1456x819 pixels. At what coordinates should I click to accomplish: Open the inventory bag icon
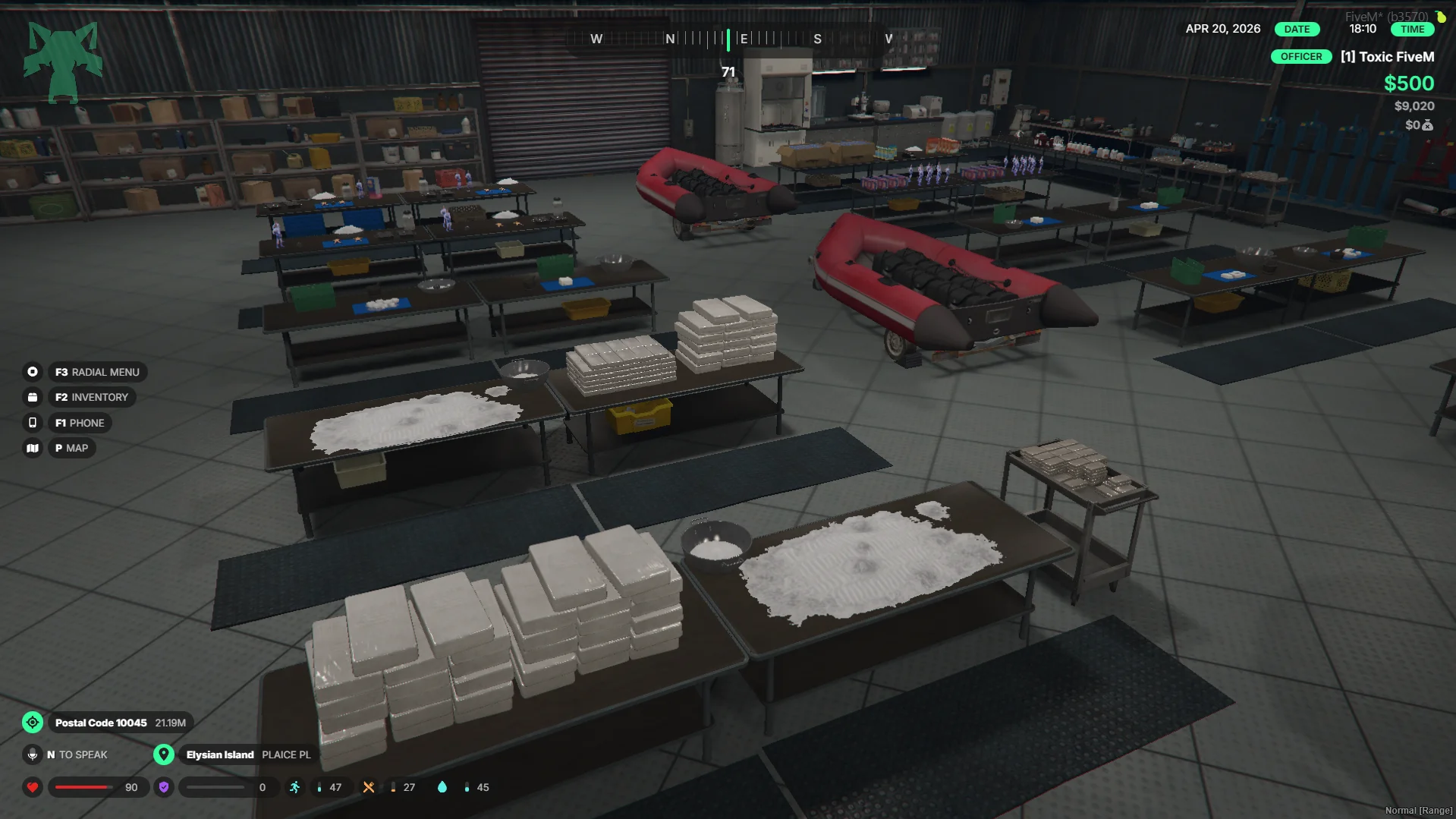tap(33, 397)
